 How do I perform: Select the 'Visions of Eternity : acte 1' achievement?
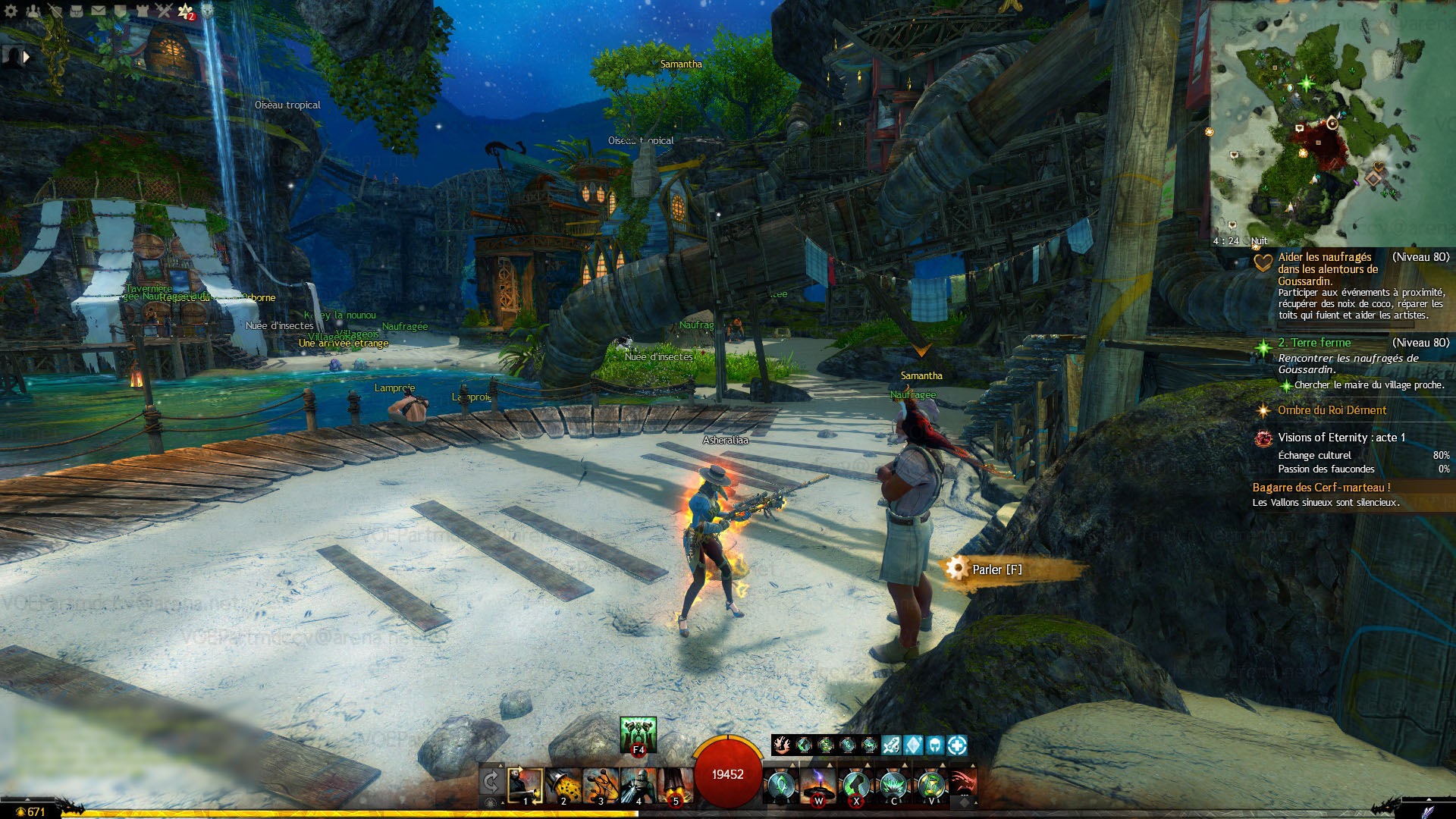(x=1341, y=438)
